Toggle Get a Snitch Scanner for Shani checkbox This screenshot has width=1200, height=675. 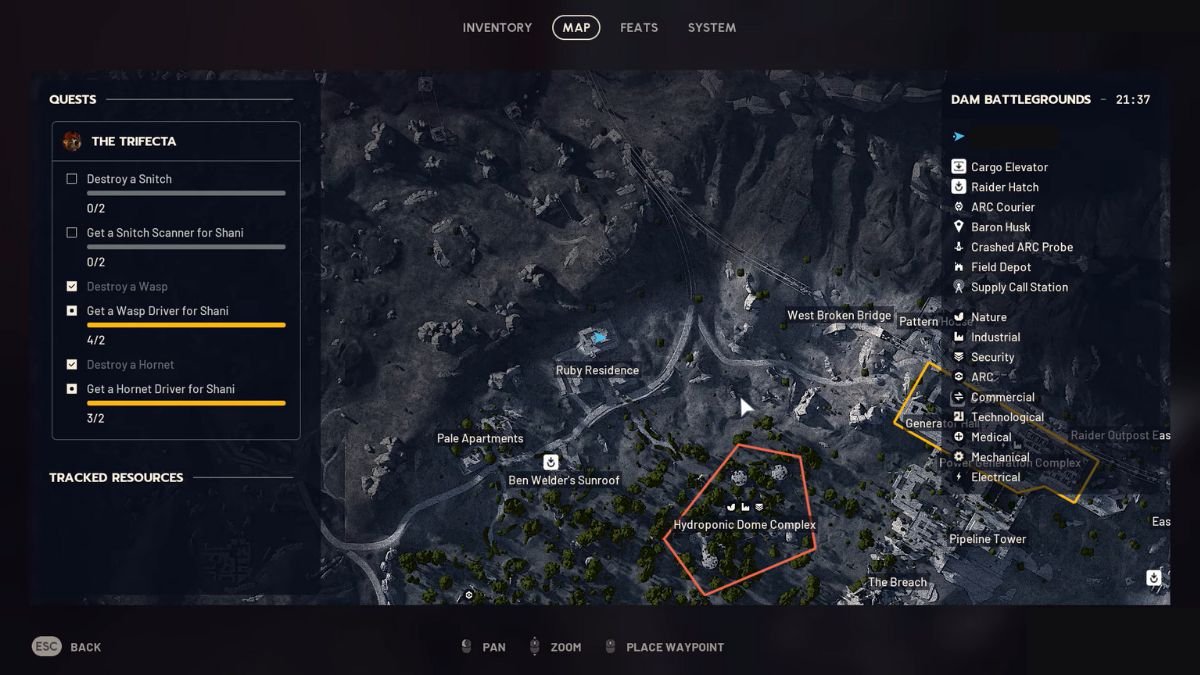[x=72, y=233]
